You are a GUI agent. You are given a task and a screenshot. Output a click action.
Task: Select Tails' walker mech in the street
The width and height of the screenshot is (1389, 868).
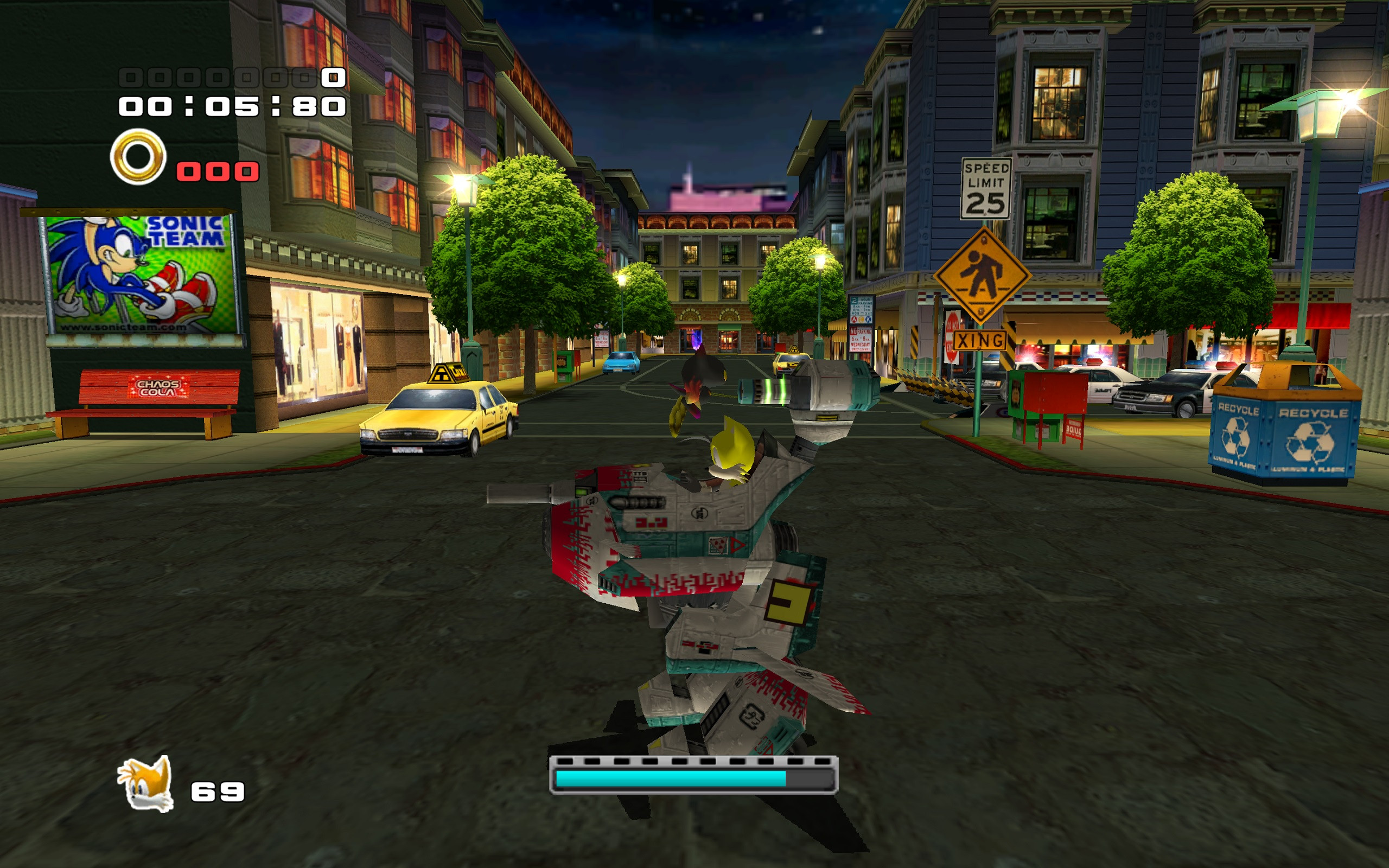(x=689, y=574)
